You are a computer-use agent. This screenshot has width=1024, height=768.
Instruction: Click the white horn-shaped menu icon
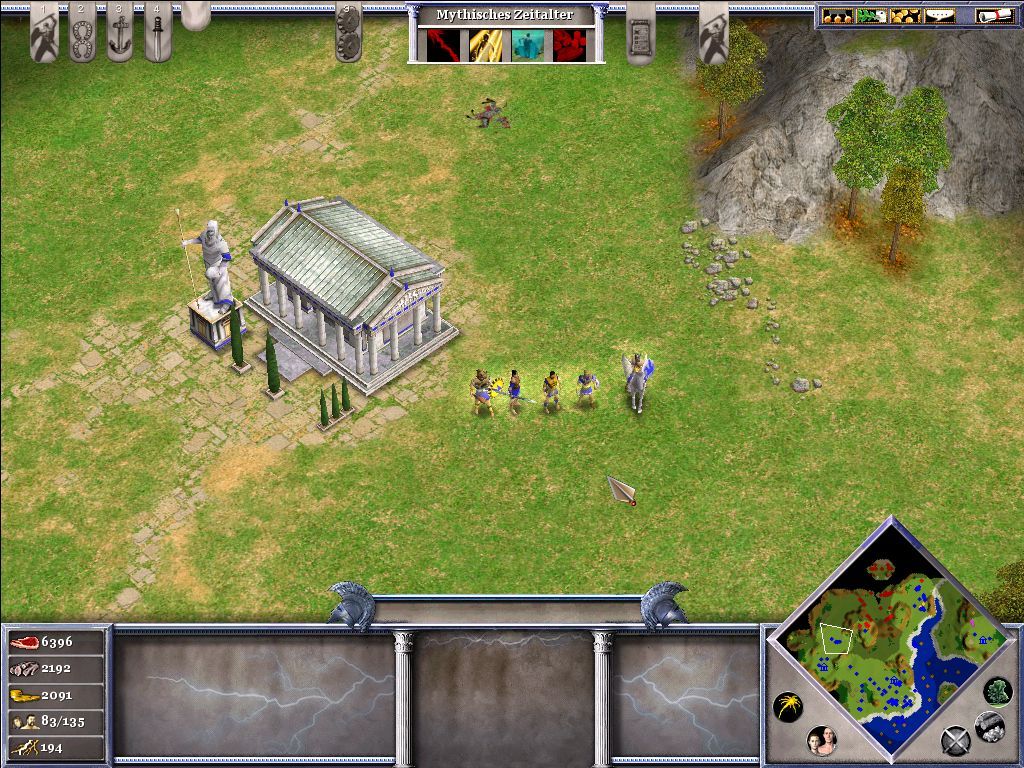(x=938, y=16)
